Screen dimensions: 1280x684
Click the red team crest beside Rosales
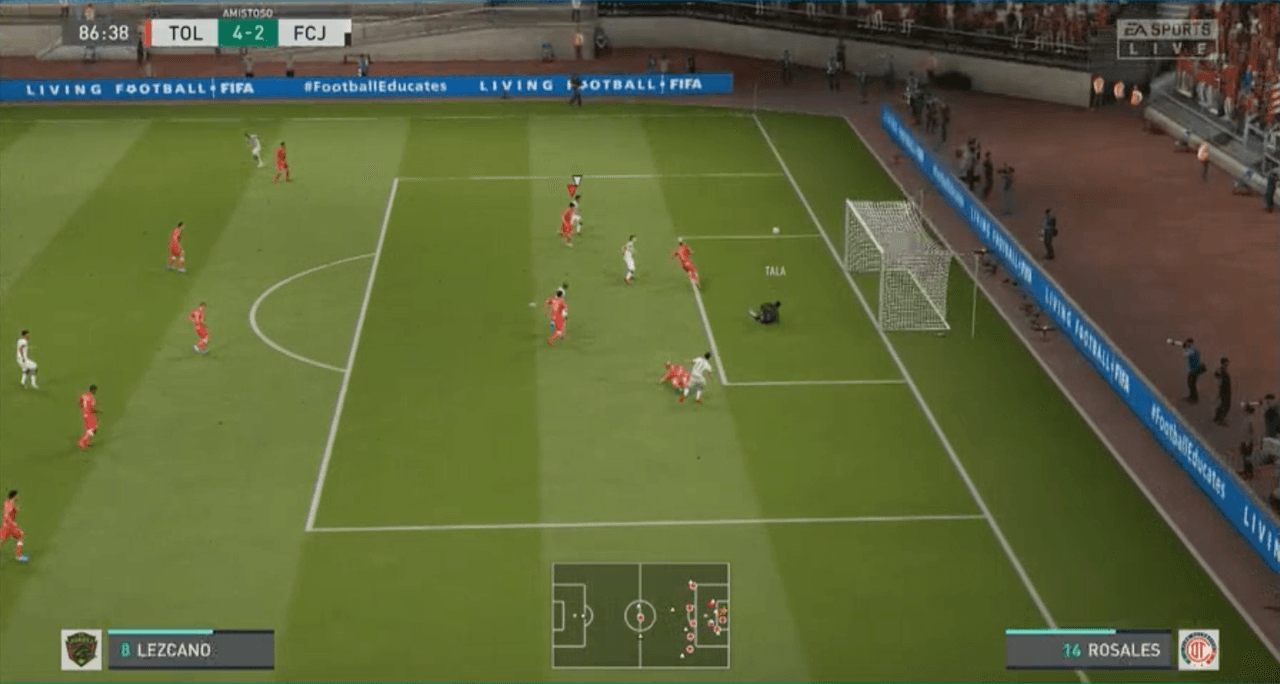tap(1198, 649)
